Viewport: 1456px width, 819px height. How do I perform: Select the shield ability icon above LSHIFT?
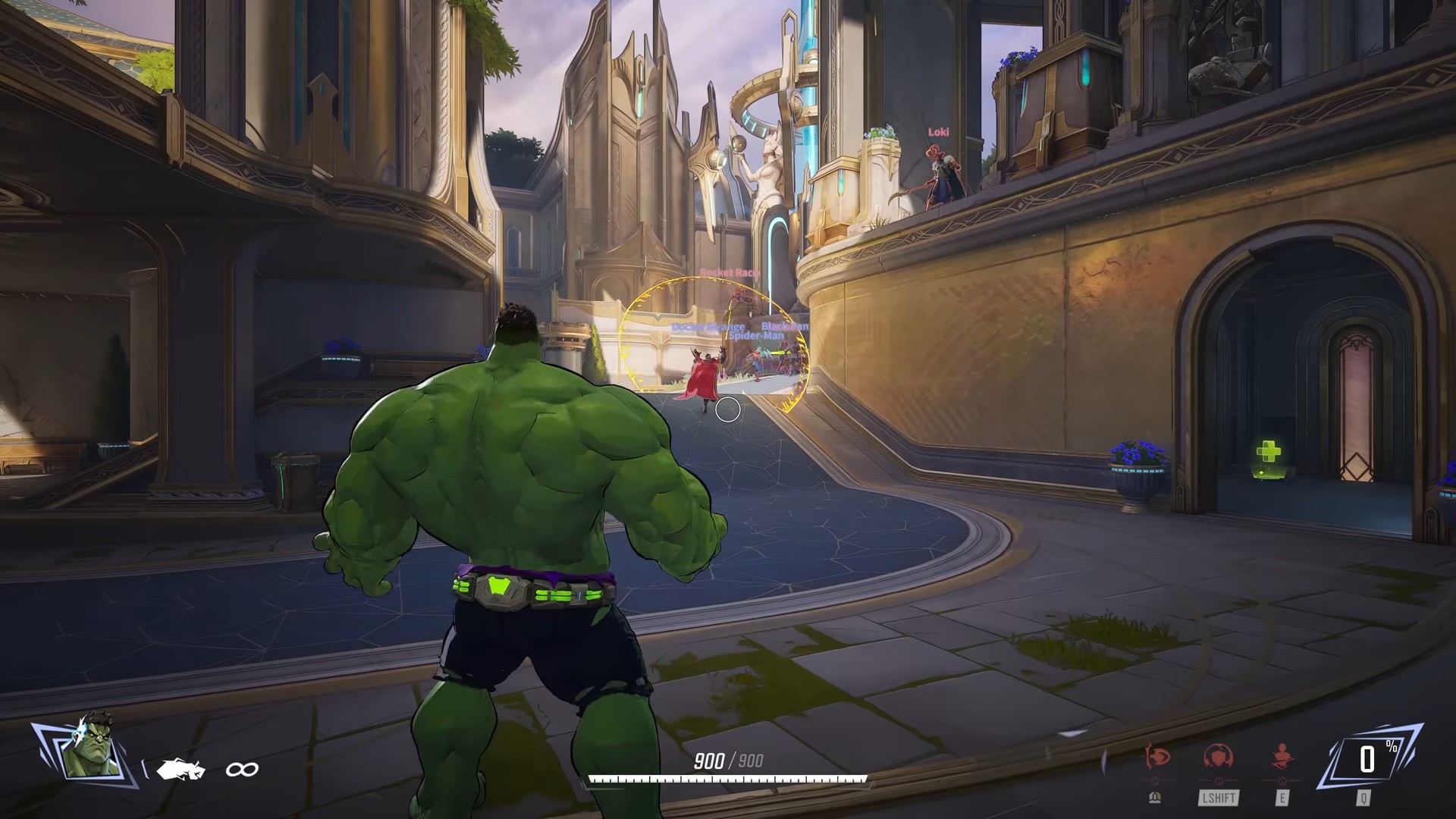pos(1219,755)
